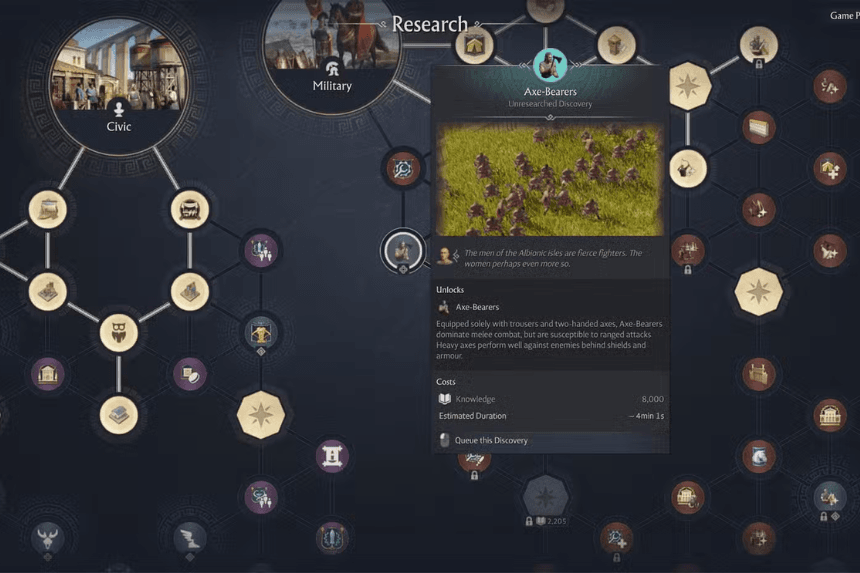Choose the tent with plus sign node
Viewport: 860px width, 573px height.
(829, 168)
